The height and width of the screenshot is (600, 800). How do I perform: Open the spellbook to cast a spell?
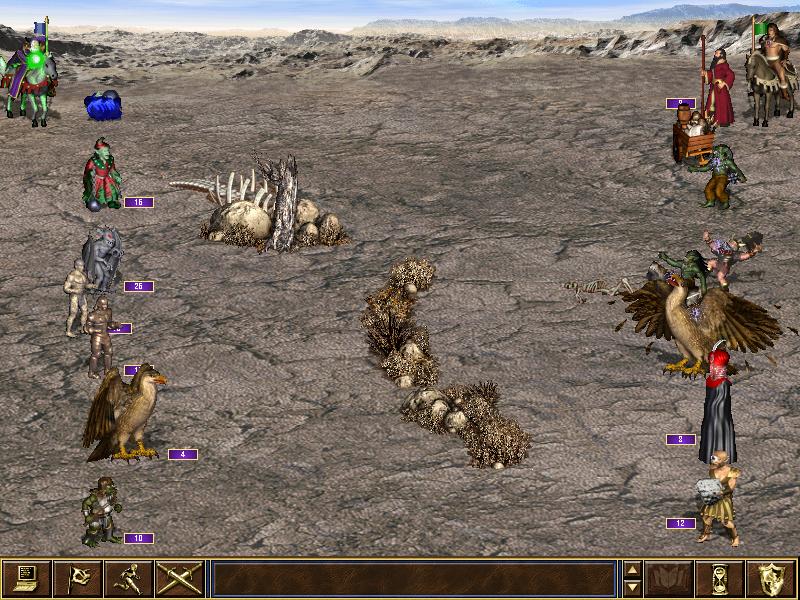[670, 579]
